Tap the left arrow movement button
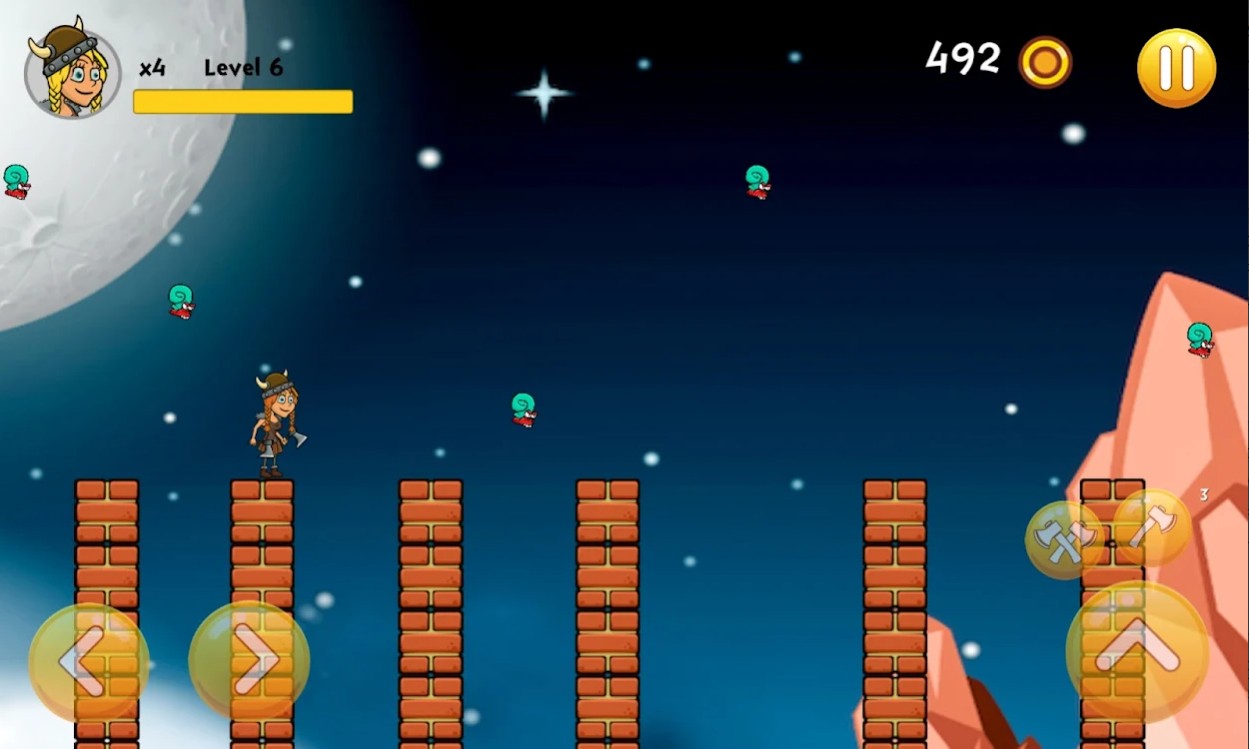This screenshot has width=1249, height=749. [x=88, y=660]
